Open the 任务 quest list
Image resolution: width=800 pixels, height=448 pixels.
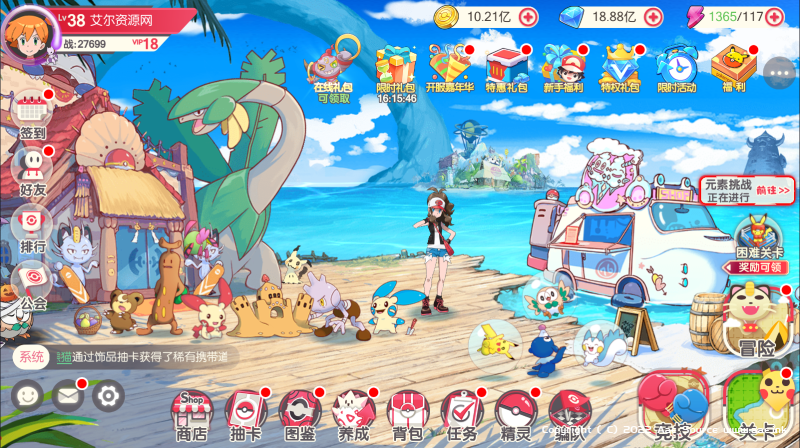click(x=461, y=414)
